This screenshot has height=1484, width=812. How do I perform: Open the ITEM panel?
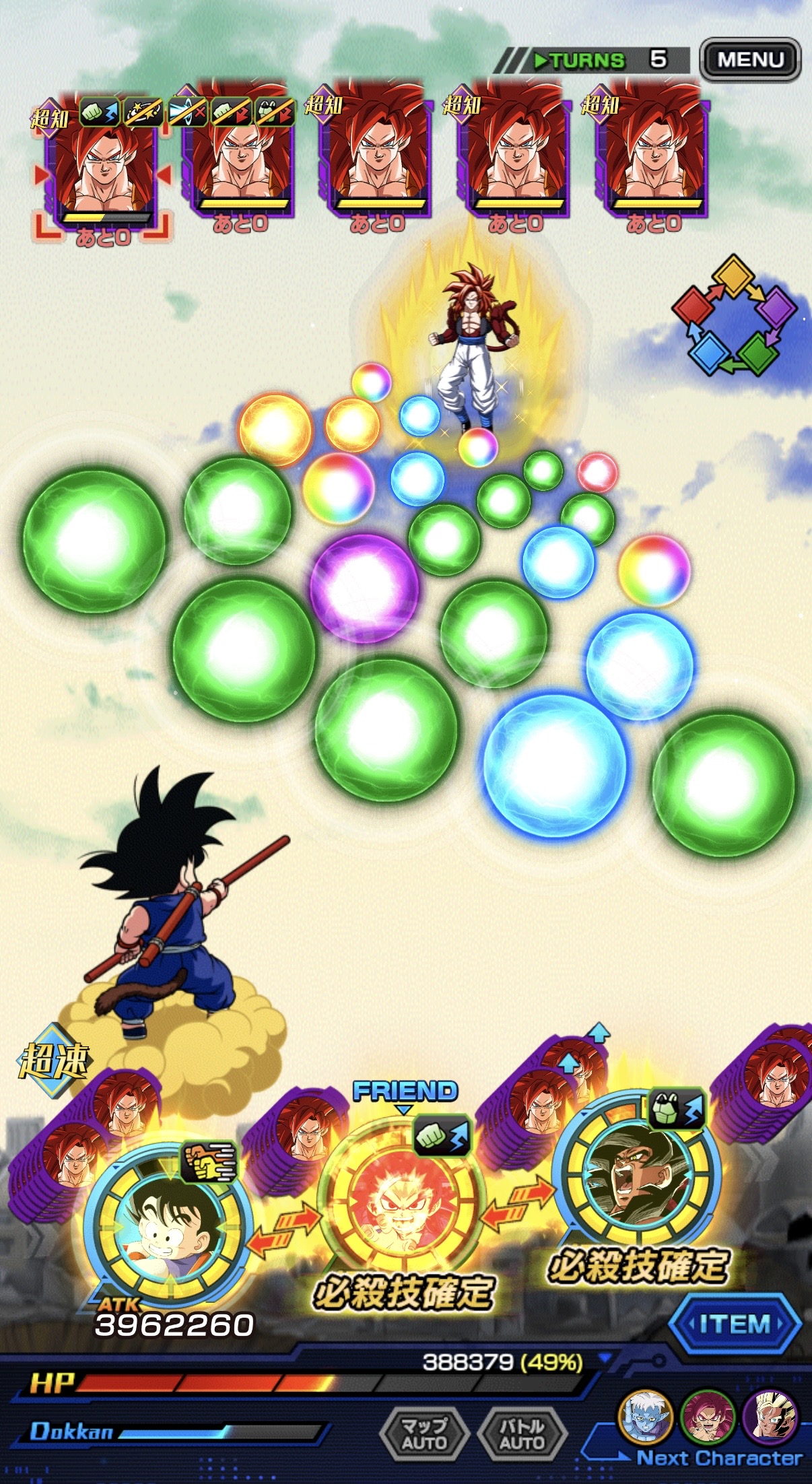click(x=735, y=1324)
